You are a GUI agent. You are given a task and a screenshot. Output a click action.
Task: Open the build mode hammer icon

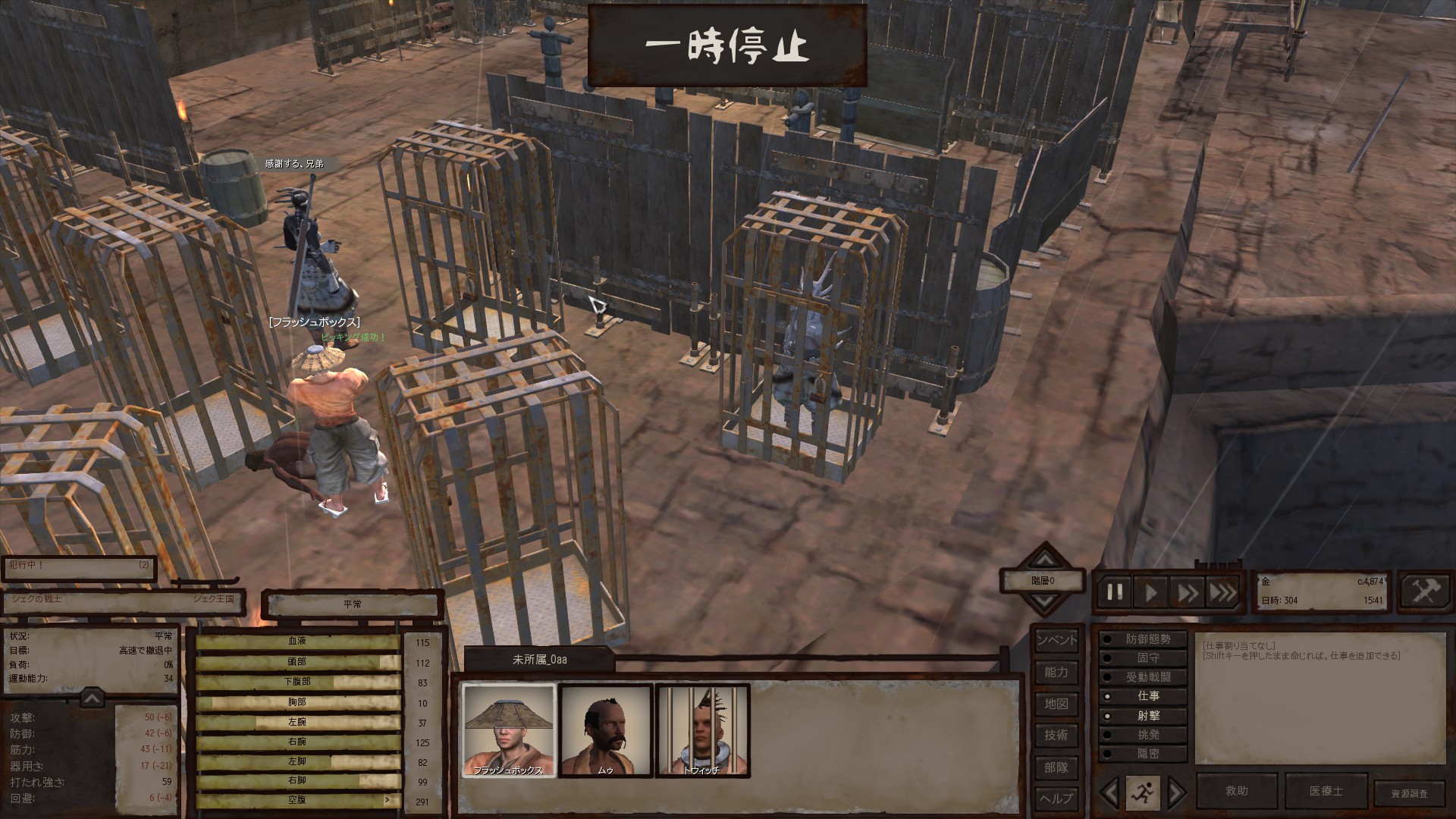(1425, 591)
